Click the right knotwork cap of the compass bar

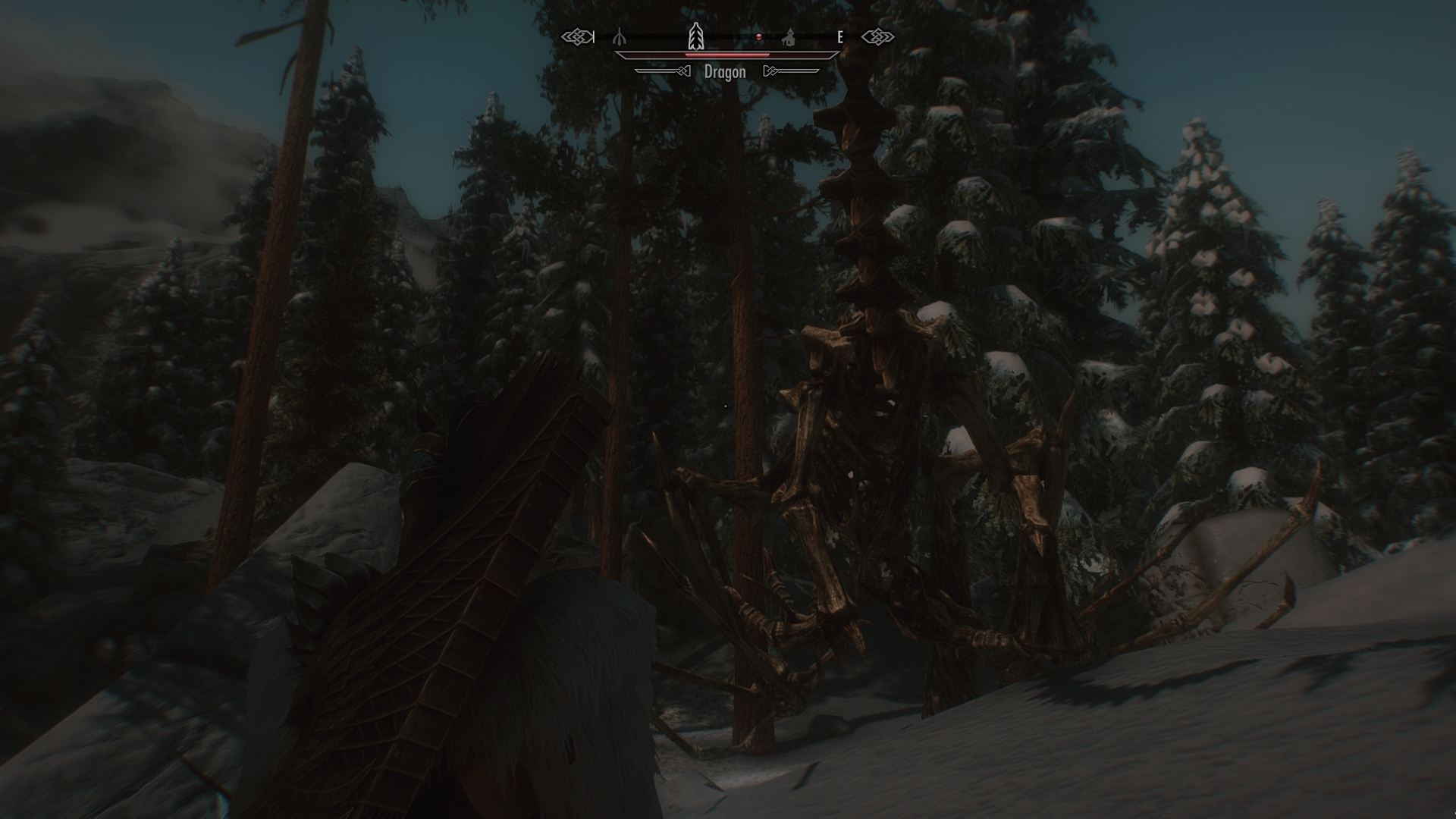[x=878, y=36]
